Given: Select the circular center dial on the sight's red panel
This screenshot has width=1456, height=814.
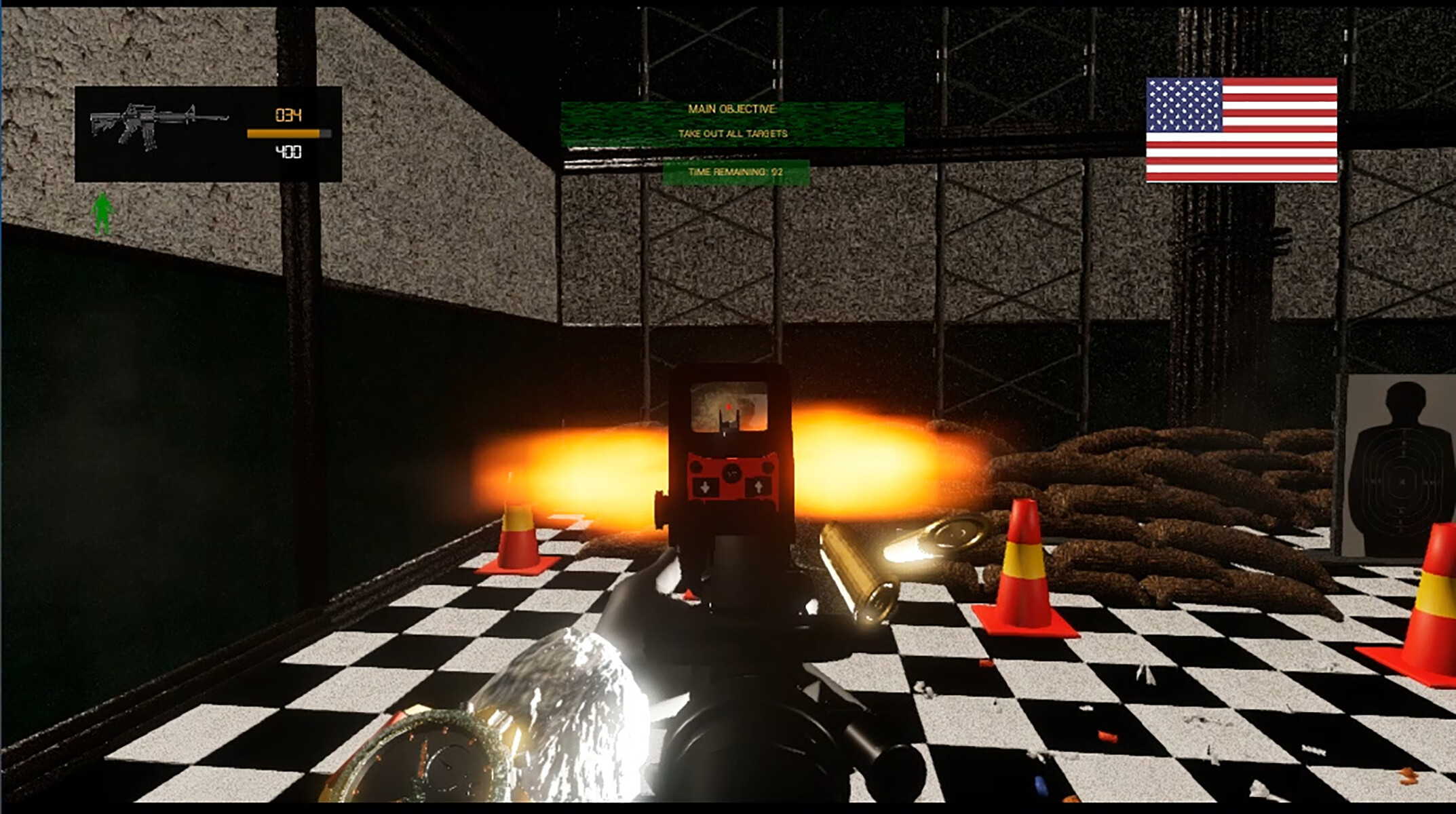Looking at the screenshot, I should point(731,473).
